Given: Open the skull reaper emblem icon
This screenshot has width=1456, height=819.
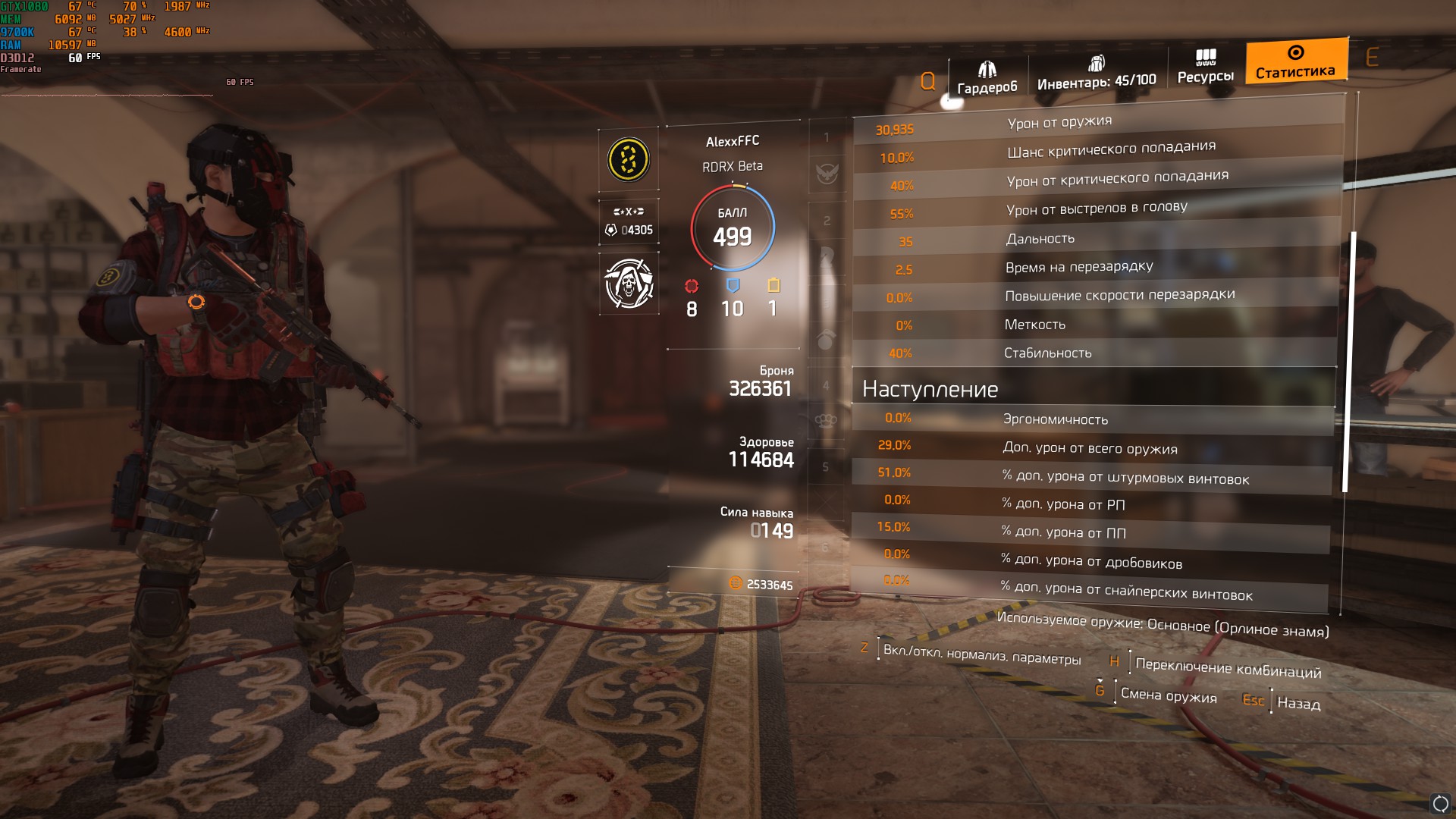Looking at the screenshot, I should click(x=629, y=283).
